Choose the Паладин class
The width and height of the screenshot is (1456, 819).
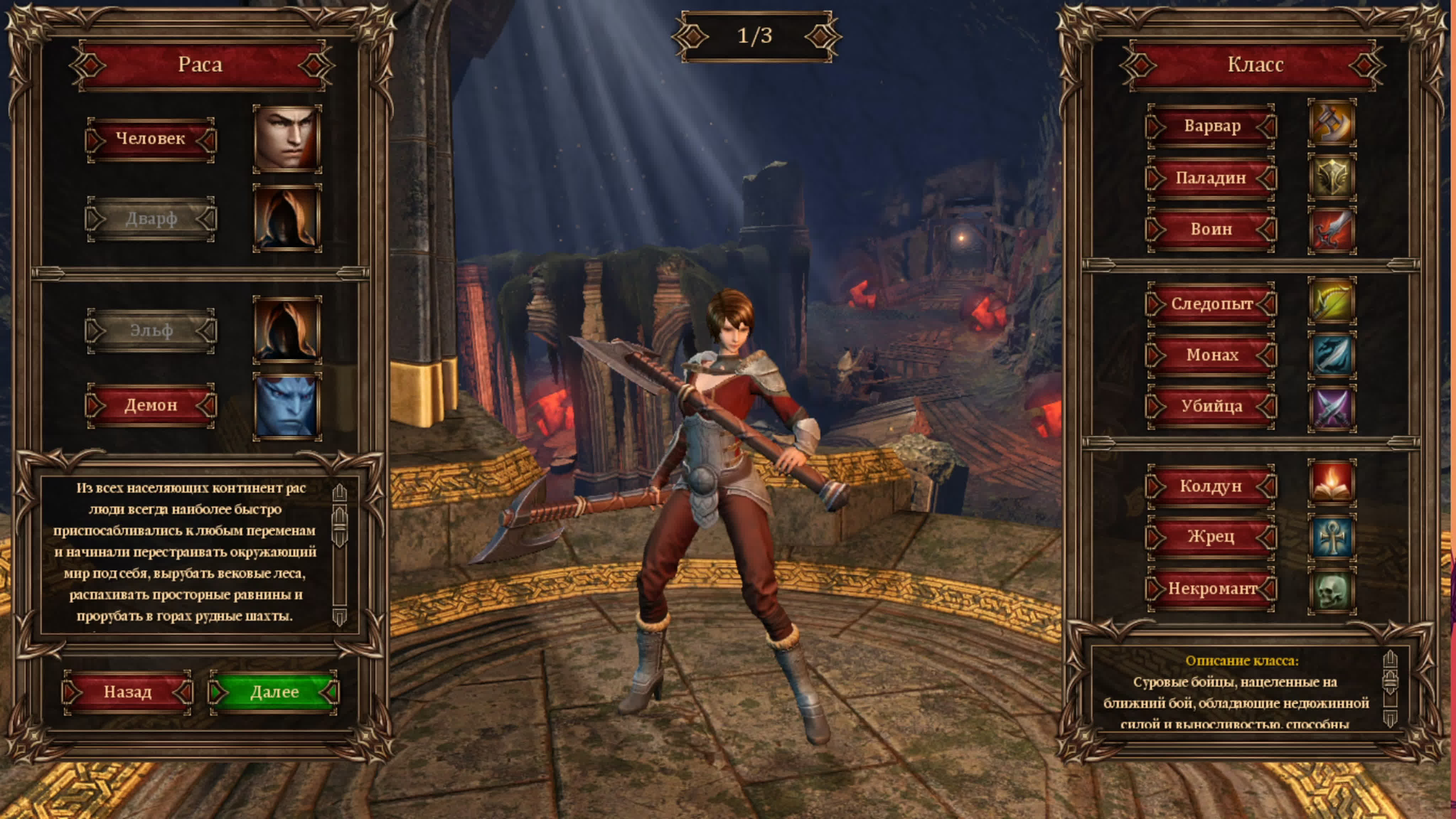pyautogui.click(x=1211, y=178)
